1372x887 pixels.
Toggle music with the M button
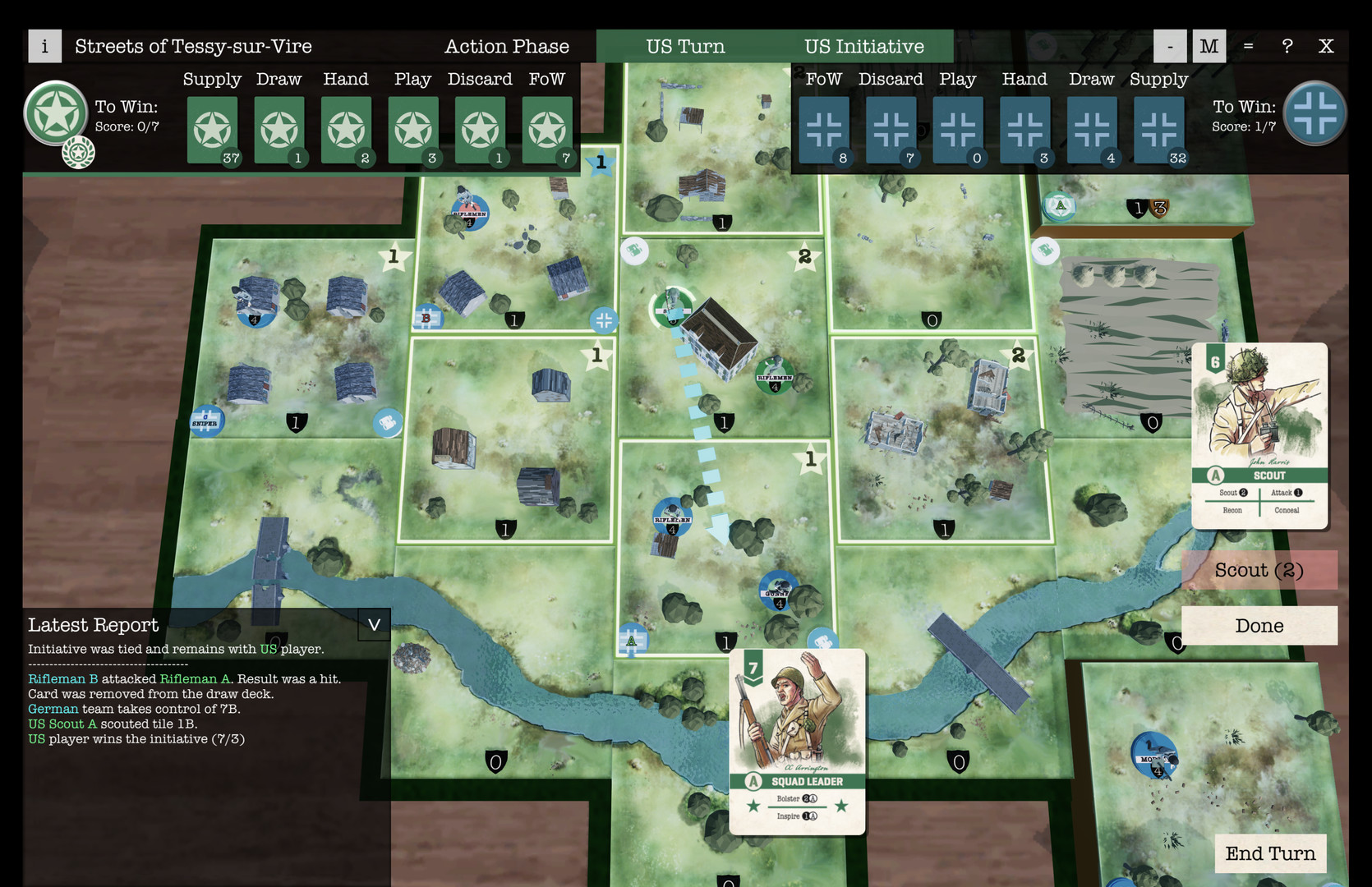point(1209,46)
